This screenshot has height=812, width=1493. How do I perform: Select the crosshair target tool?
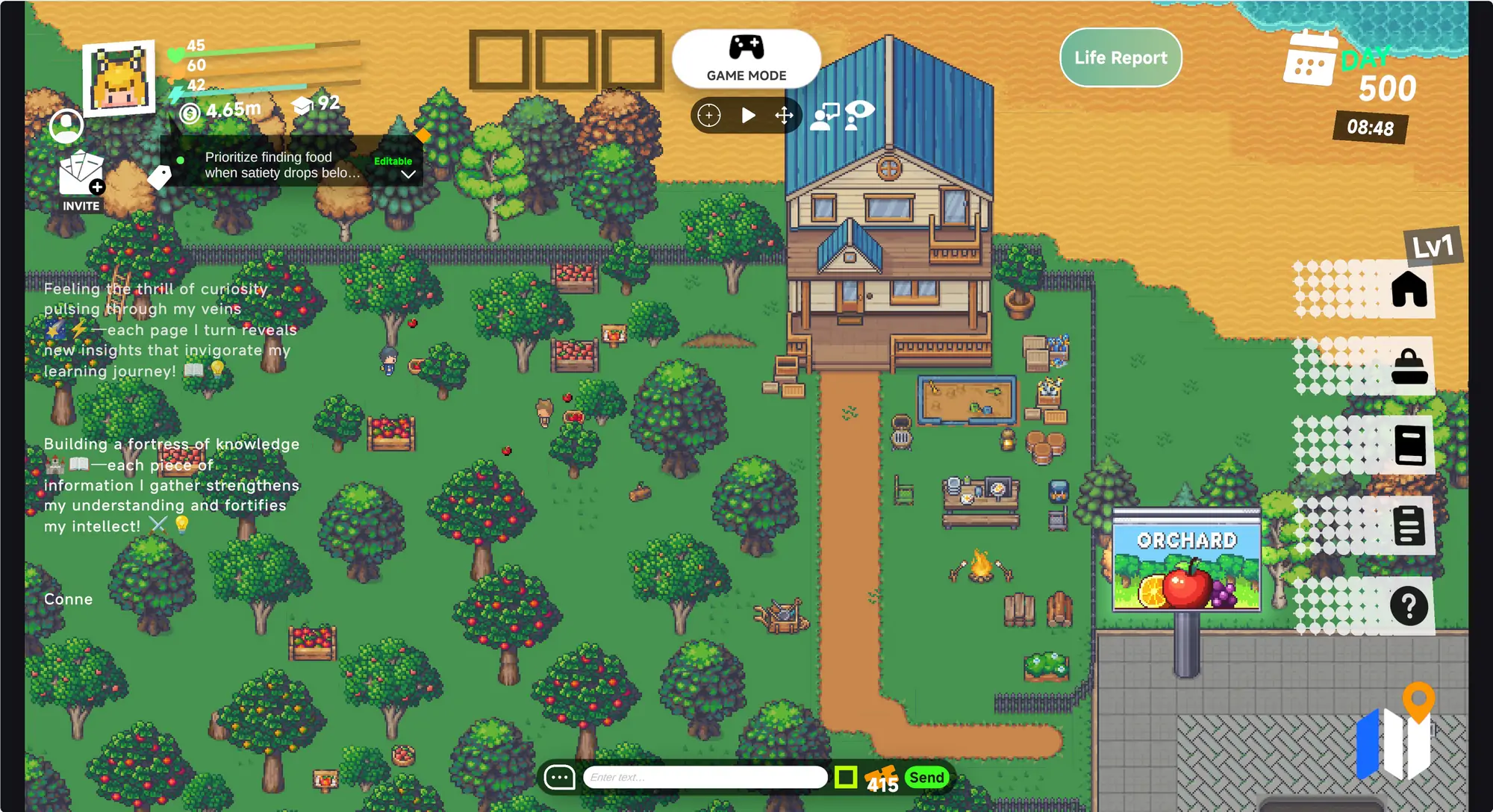pyautogui.click(x=708, y=115)
